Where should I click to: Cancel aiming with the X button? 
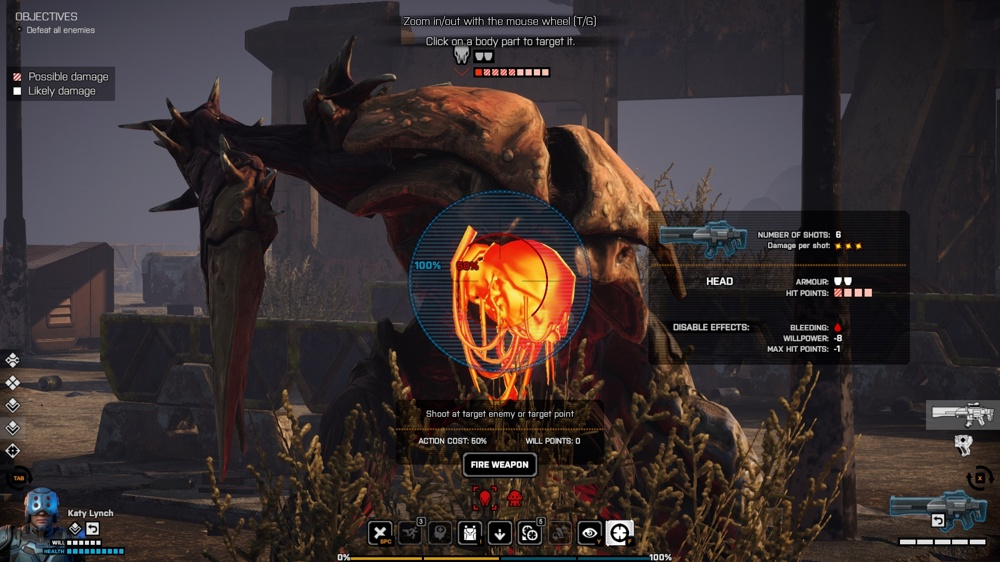click(x=380, y=533)
